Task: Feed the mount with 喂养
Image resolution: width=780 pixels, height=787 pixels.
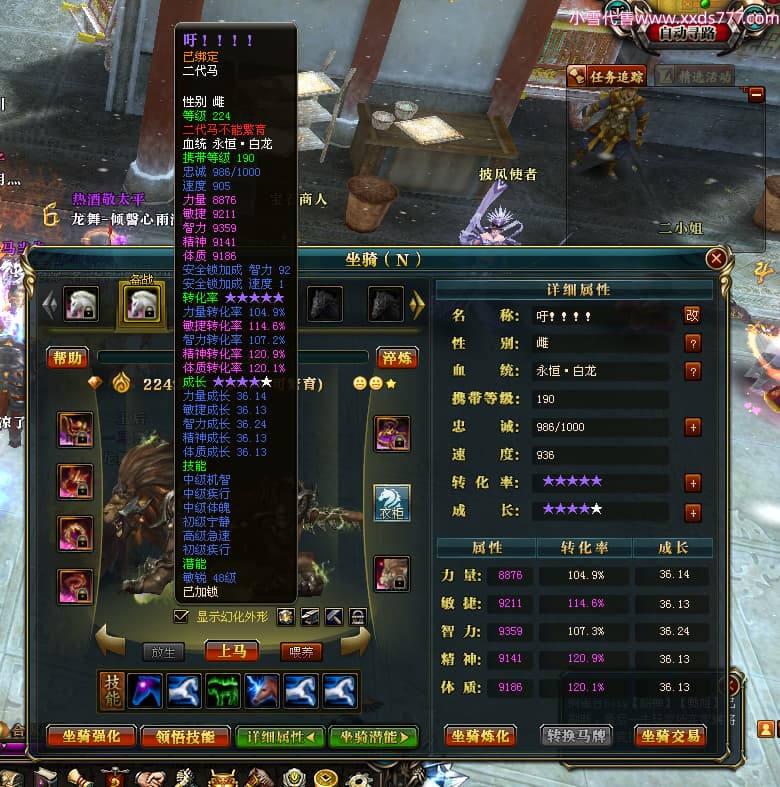Action: click(301, 652)
